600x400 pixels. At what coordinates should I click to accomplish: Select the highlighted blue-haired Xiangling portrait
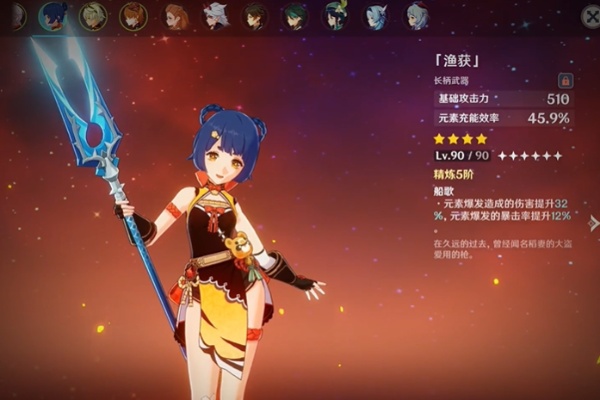point(51,16)
